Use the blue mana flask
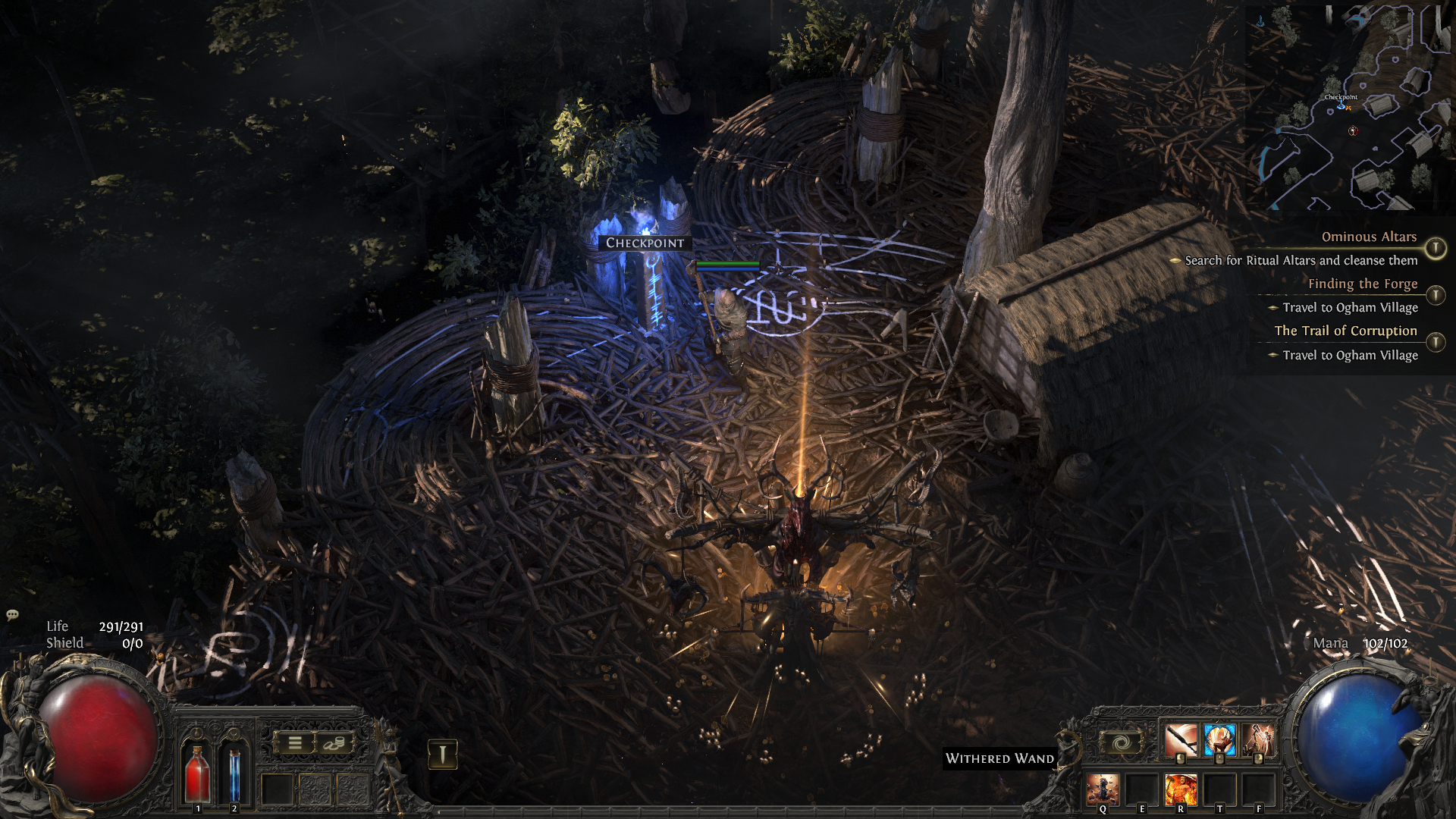 234,772
